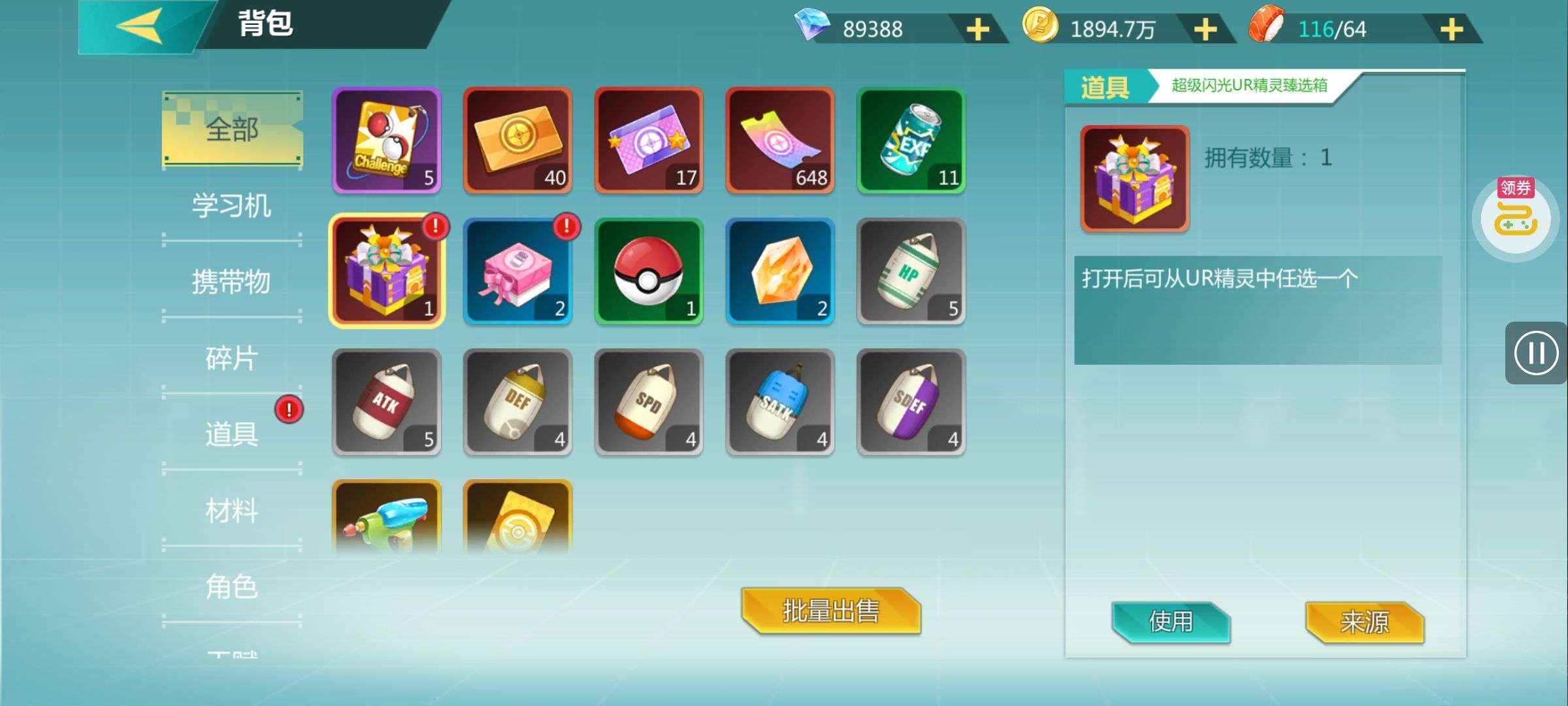Select the Challenge ticket item slot
The width and height of the screenshot is (1568, 706).
pos(387,141)
